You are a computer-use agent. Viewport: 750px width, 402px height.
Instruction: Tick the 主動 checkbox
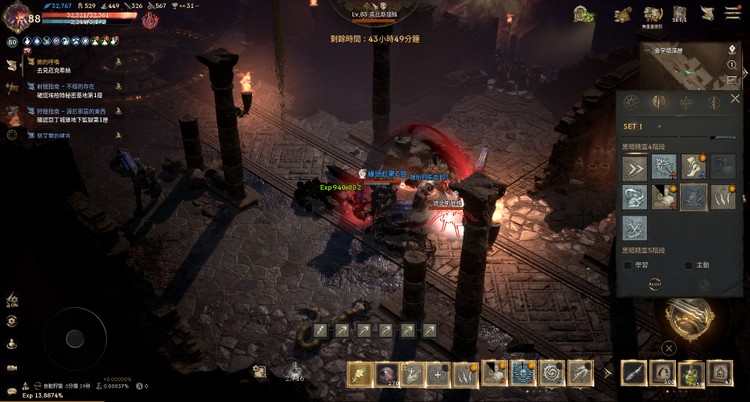(688, 265)
